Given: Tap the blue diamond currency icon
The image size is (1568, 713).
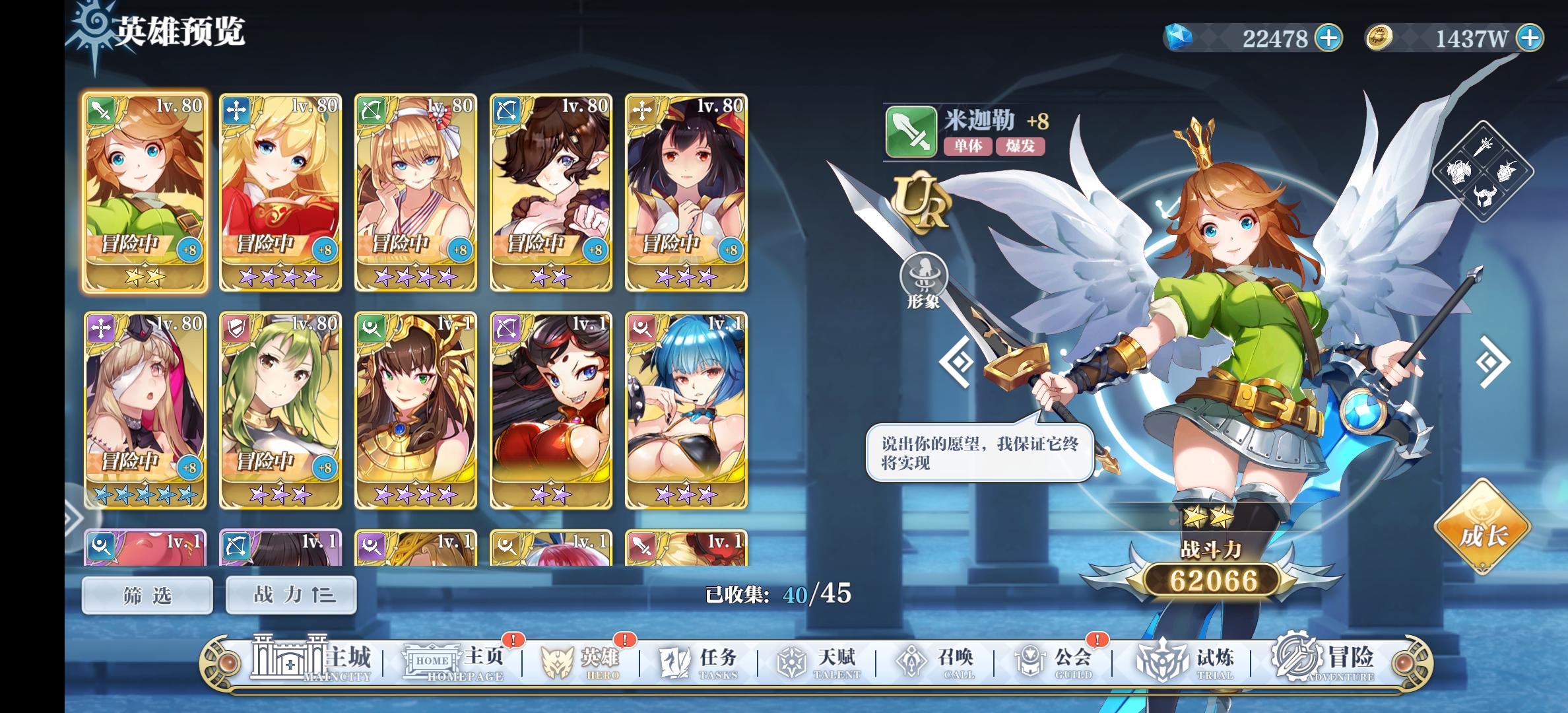Looking at the screenshot, I should pyautogui.click(x=1179, y=38).
